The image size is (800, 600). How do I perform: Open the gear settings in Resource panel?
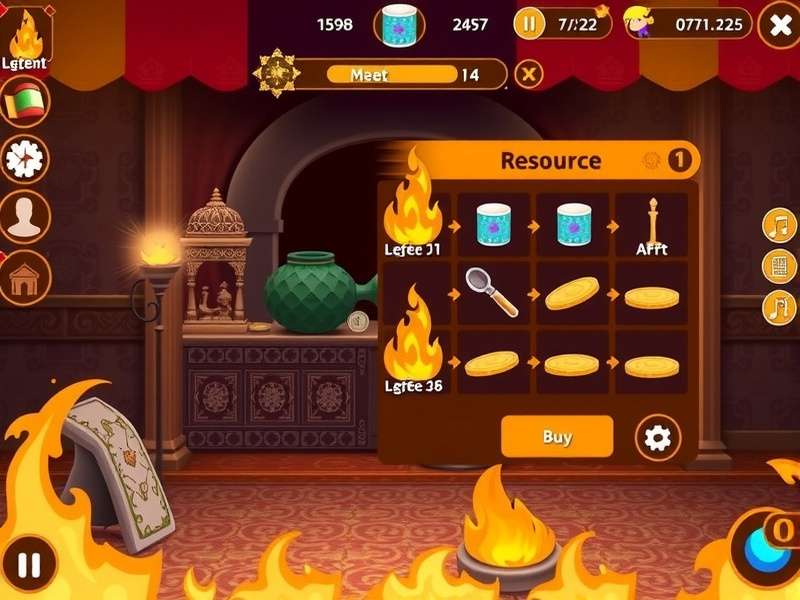658,437
